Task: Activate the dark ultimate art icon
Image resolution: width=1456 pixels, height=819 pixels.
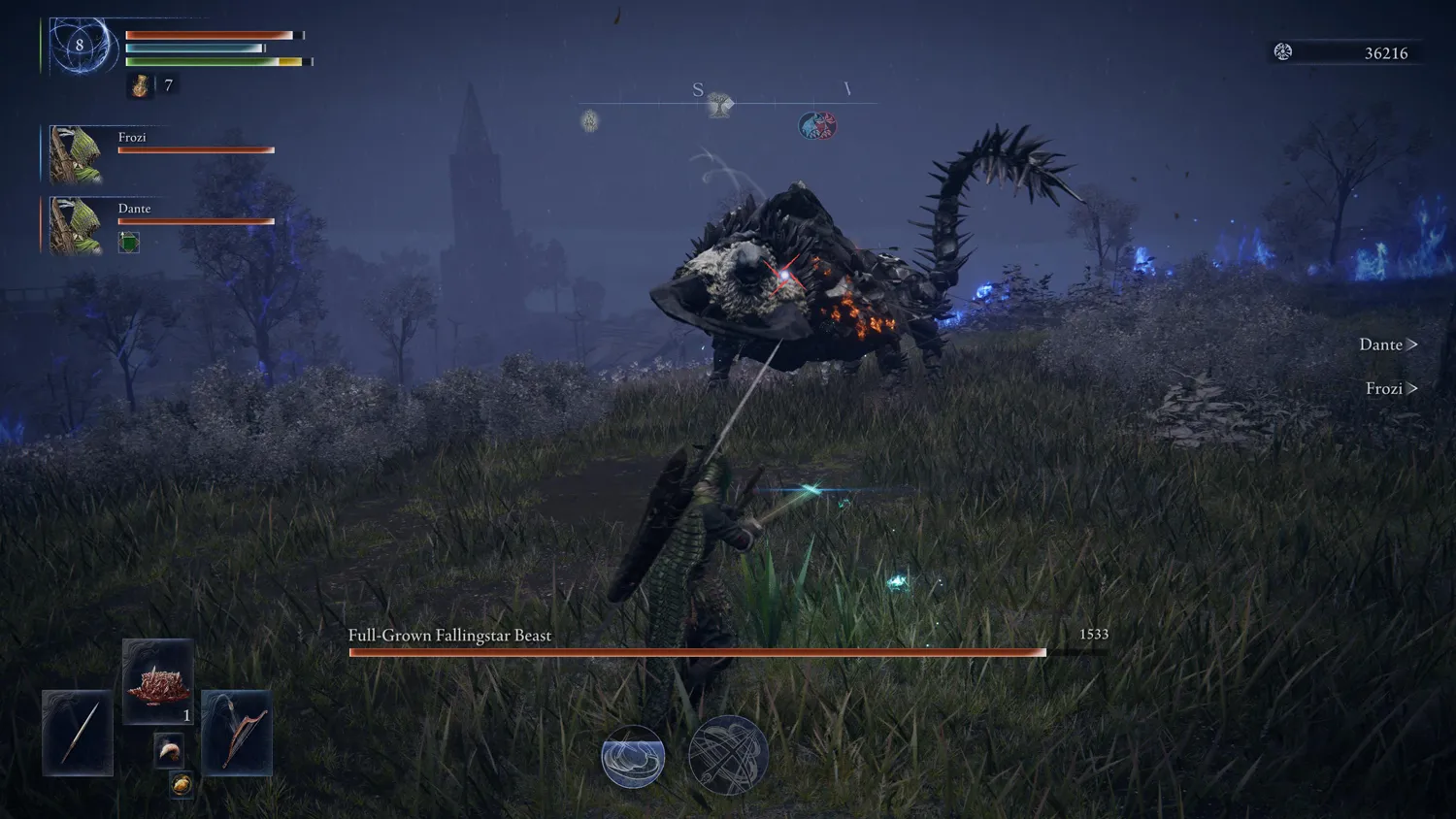Action: coord(728,755)
